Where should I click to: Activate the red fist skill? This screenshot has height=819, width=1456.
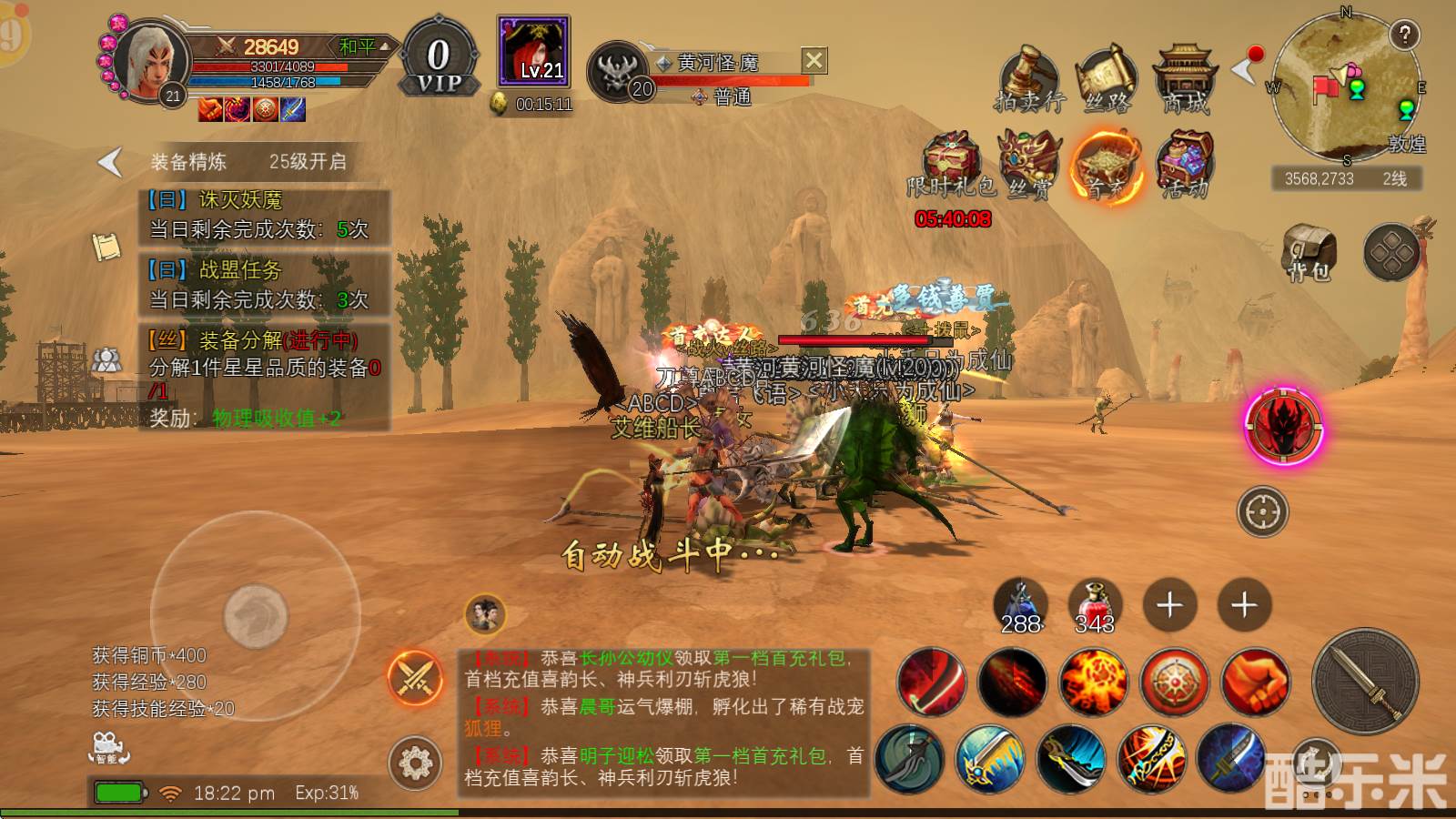click(x=1256, y=681)
